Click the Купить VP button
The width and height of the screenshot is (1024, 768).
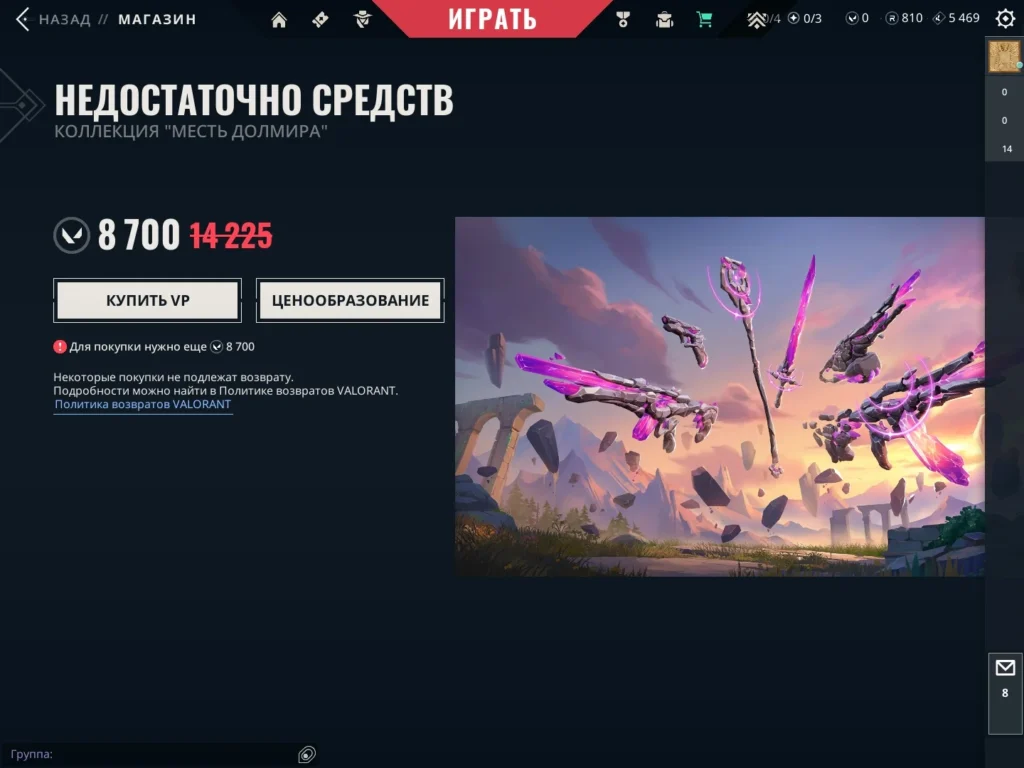coord(148,300)
